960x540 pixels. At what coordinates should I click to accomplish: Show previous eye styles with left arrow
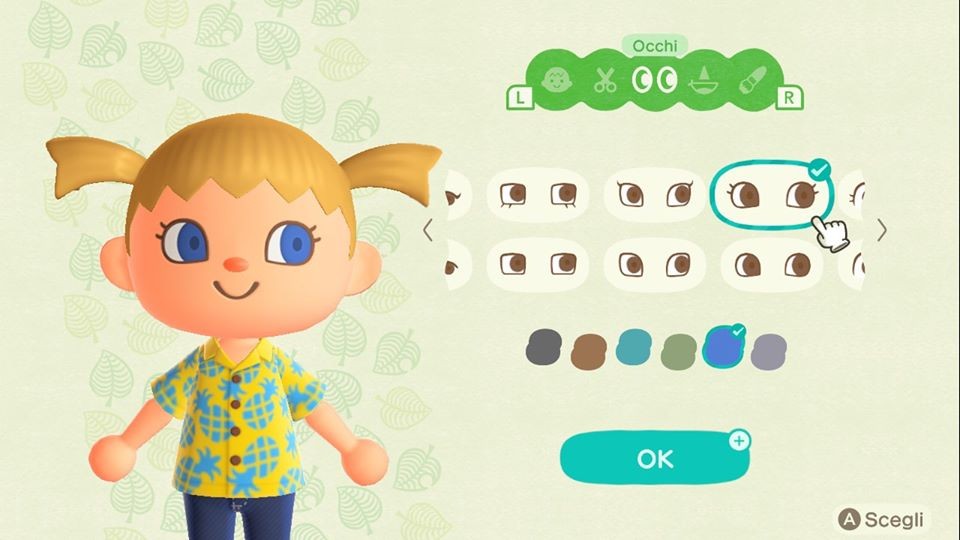point(428,231)
